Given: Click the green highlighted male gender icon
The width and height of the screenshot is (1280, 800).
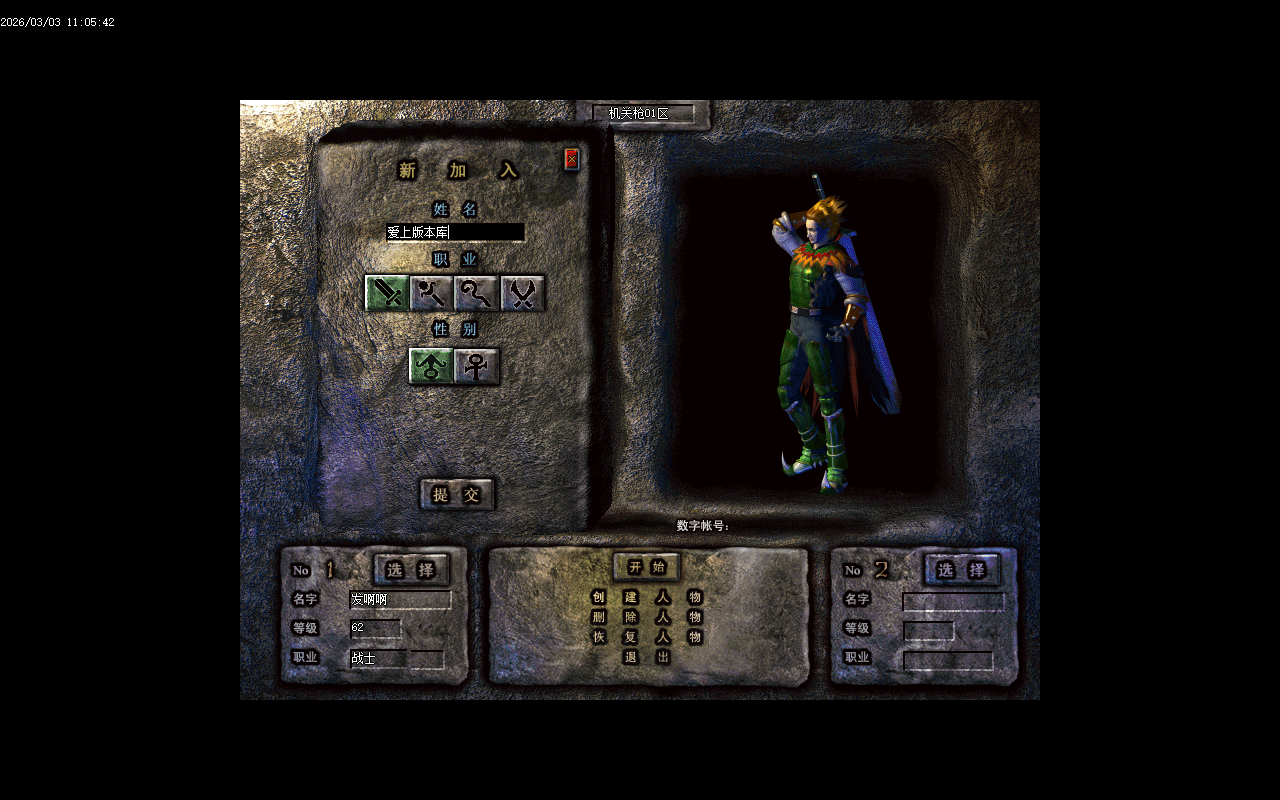Looking at the screenshot, I should tap(431, 367).
